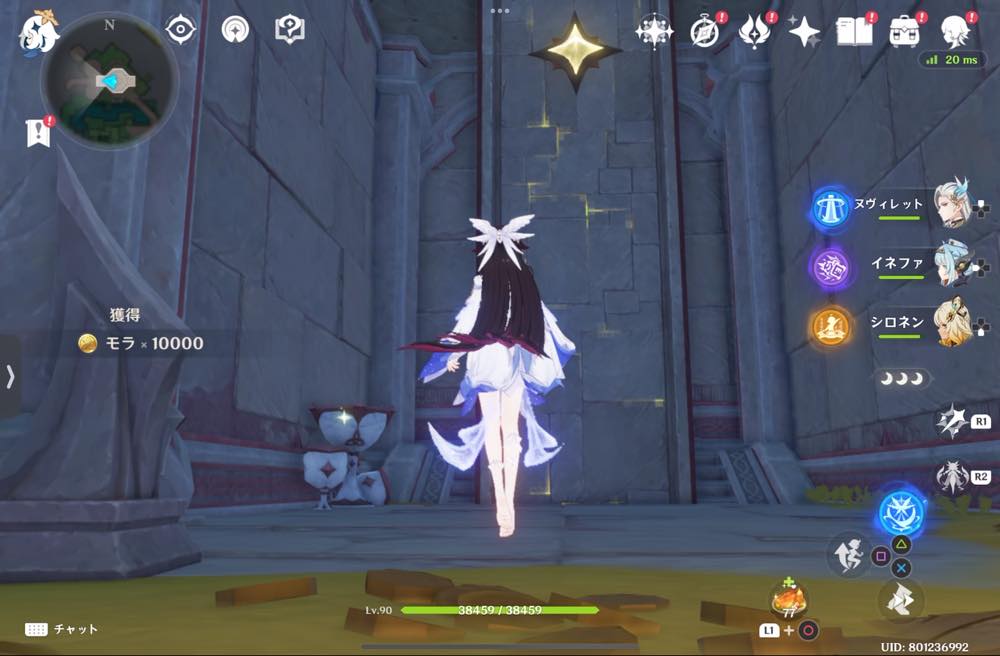1000x656 pixels.
Task: Click the quest banner icon with alert
Action: point(38,133)
